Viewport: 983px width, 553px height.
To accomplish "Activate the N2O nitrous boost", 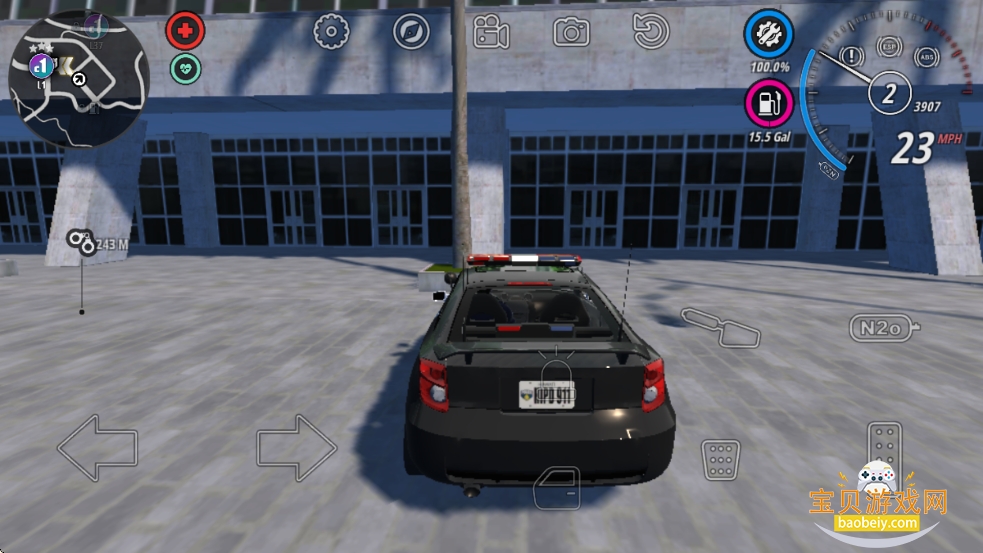I will click(x=882, y=327).
